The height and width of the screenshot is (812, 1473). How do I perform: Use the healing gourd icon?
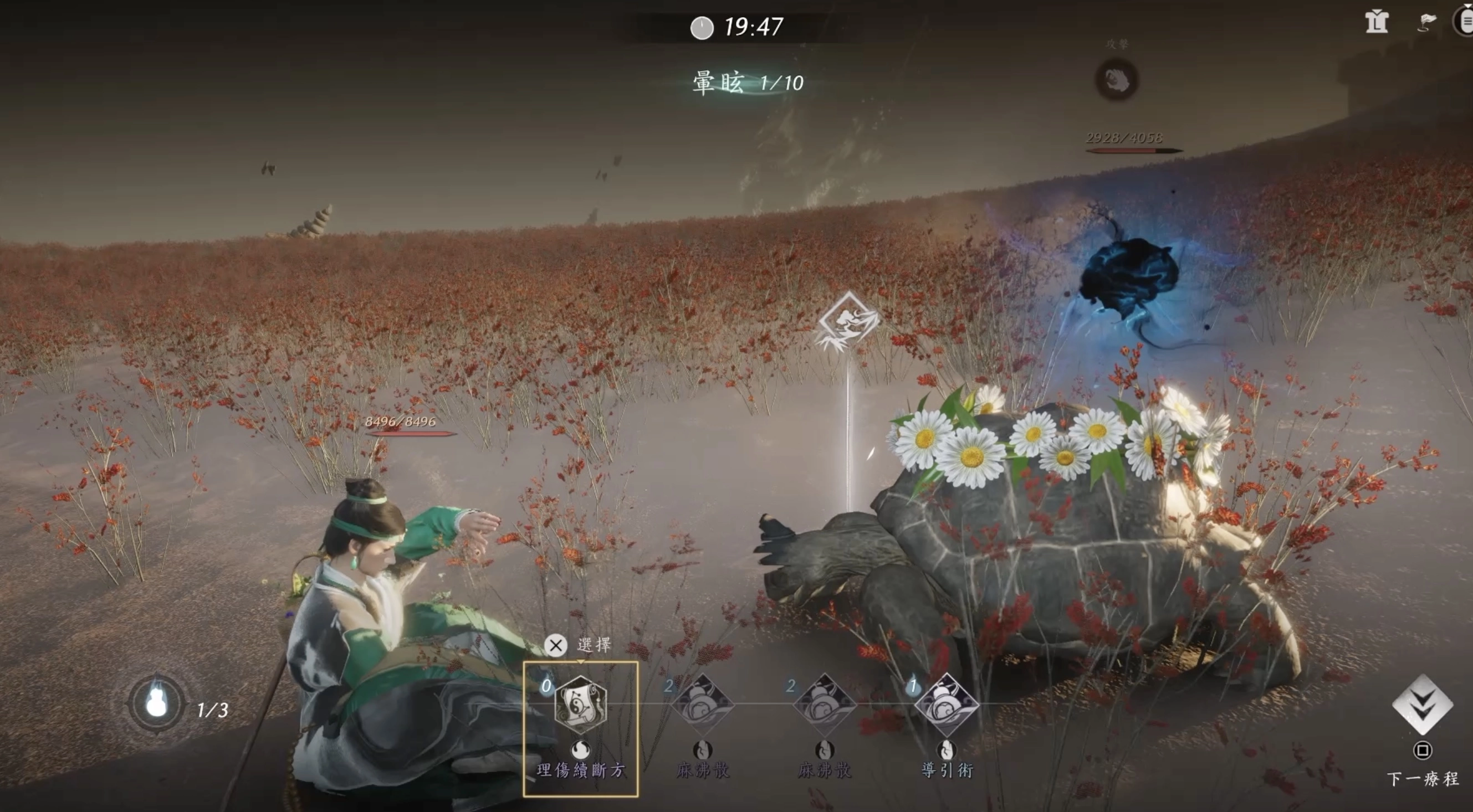156,703
